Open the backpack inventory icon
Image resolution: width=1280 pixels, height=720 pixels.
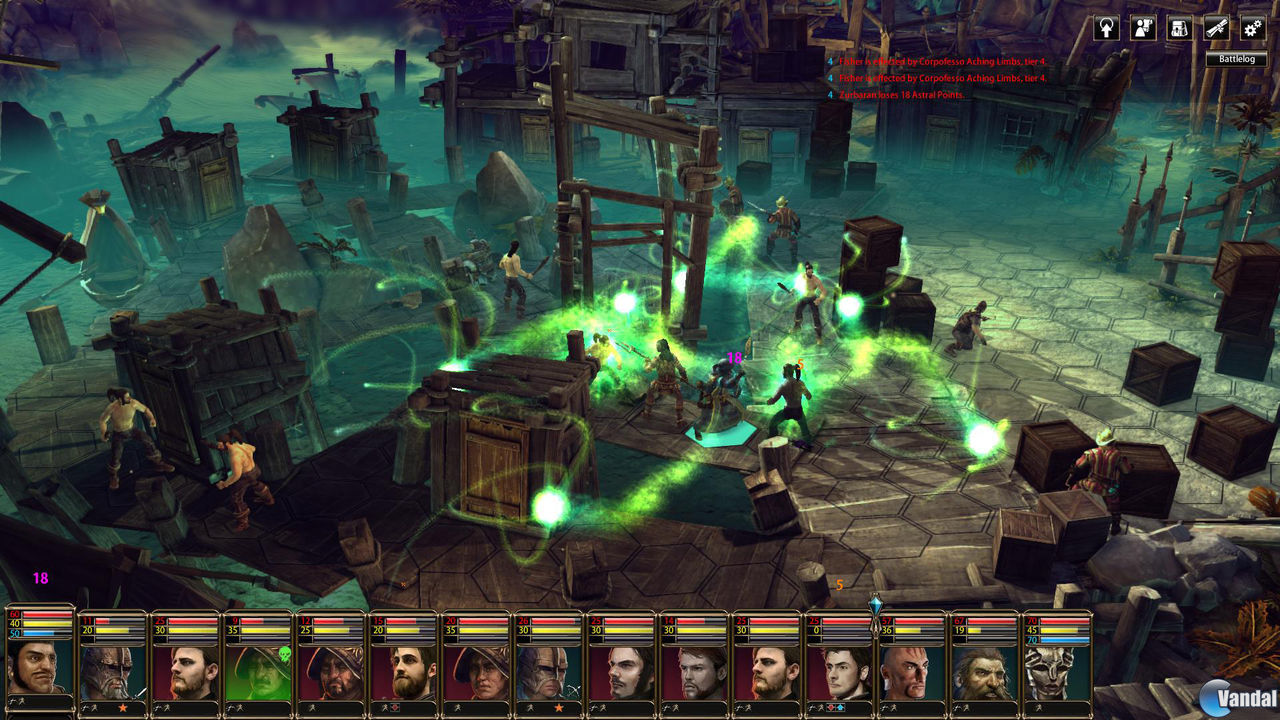(1179, 28)
